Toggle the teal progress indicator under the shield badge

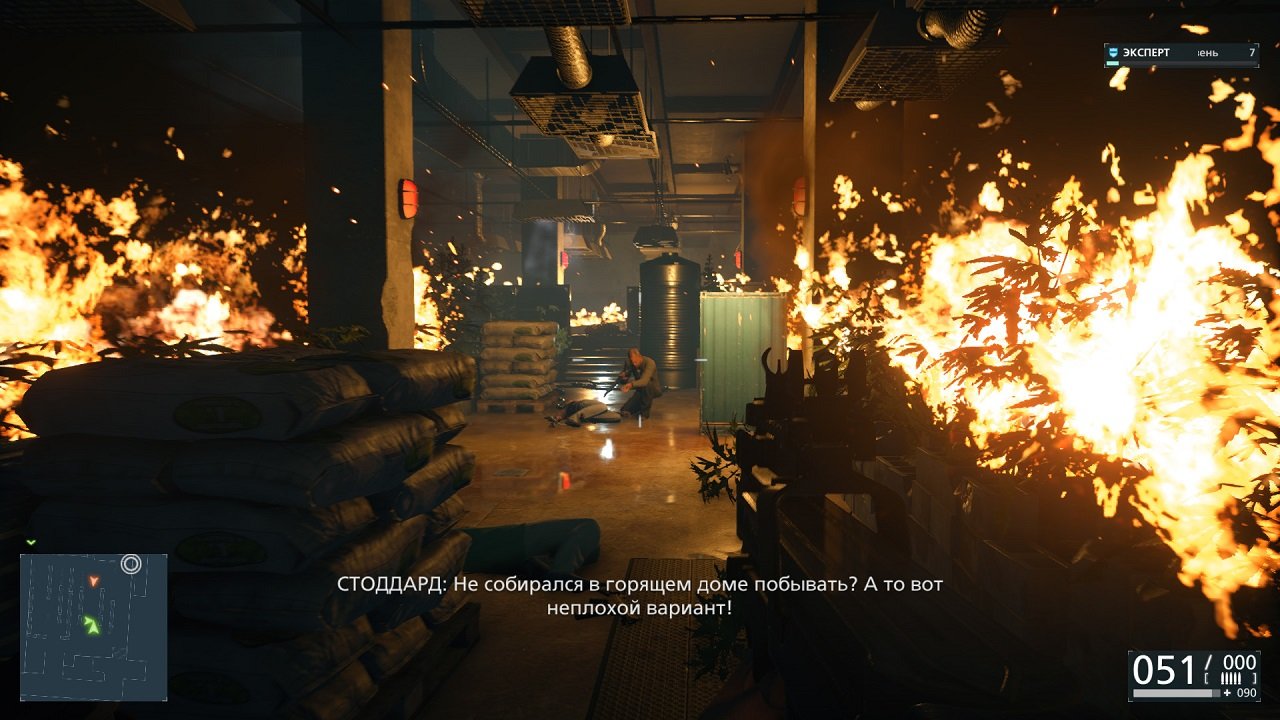(1113, 62)
